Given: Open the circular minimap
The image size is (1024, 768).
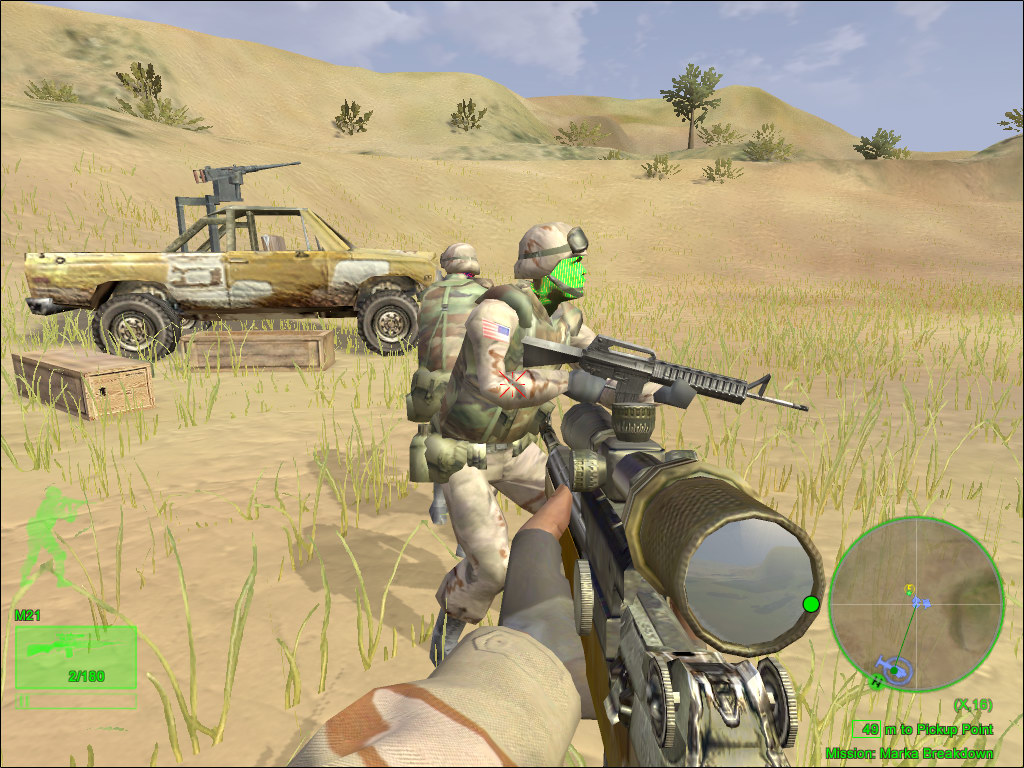Looking at the screenshot, I should point(915,603).
